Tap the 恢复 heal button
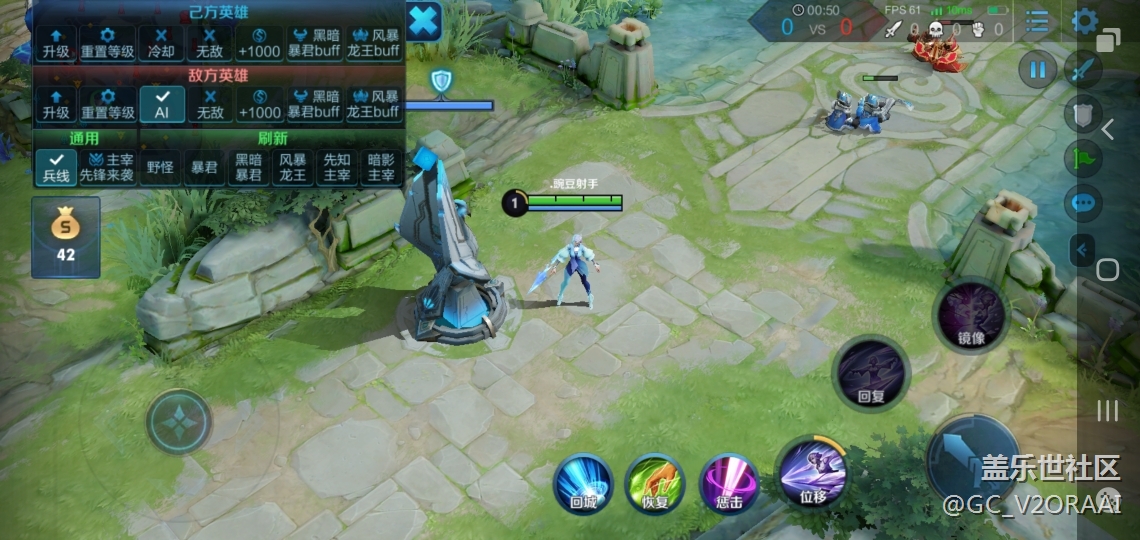Viewport: 1140px width, 540px height. [x=654, y=483]
